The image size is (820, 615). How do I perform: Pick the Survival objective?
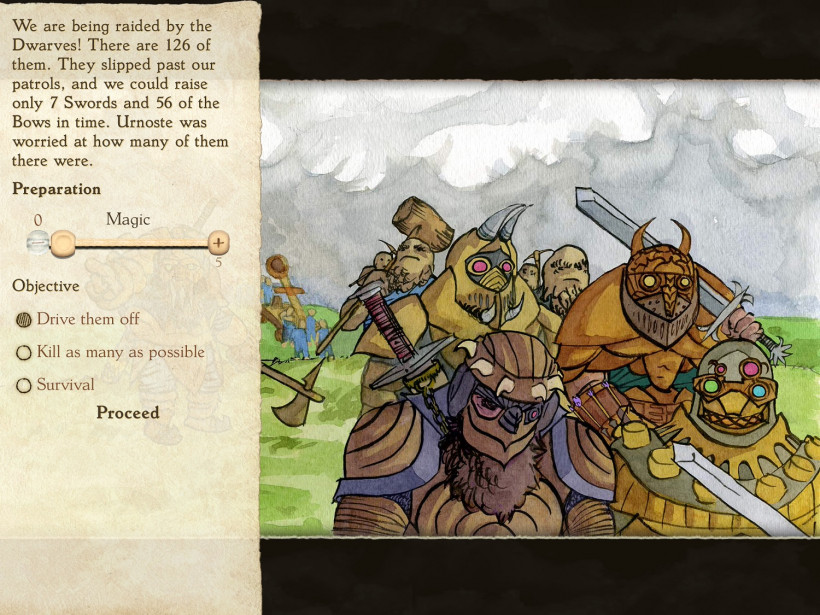click(x=25, y=385)
